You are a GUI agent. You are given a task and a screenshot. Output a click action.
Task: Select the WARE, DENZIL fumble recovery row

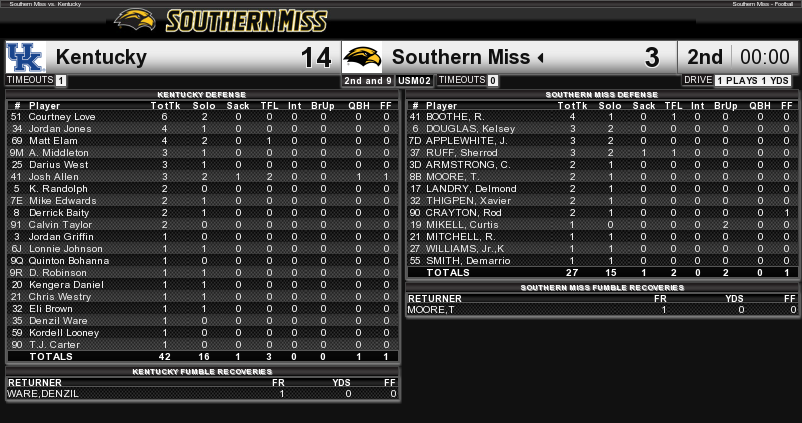(200, 394)
